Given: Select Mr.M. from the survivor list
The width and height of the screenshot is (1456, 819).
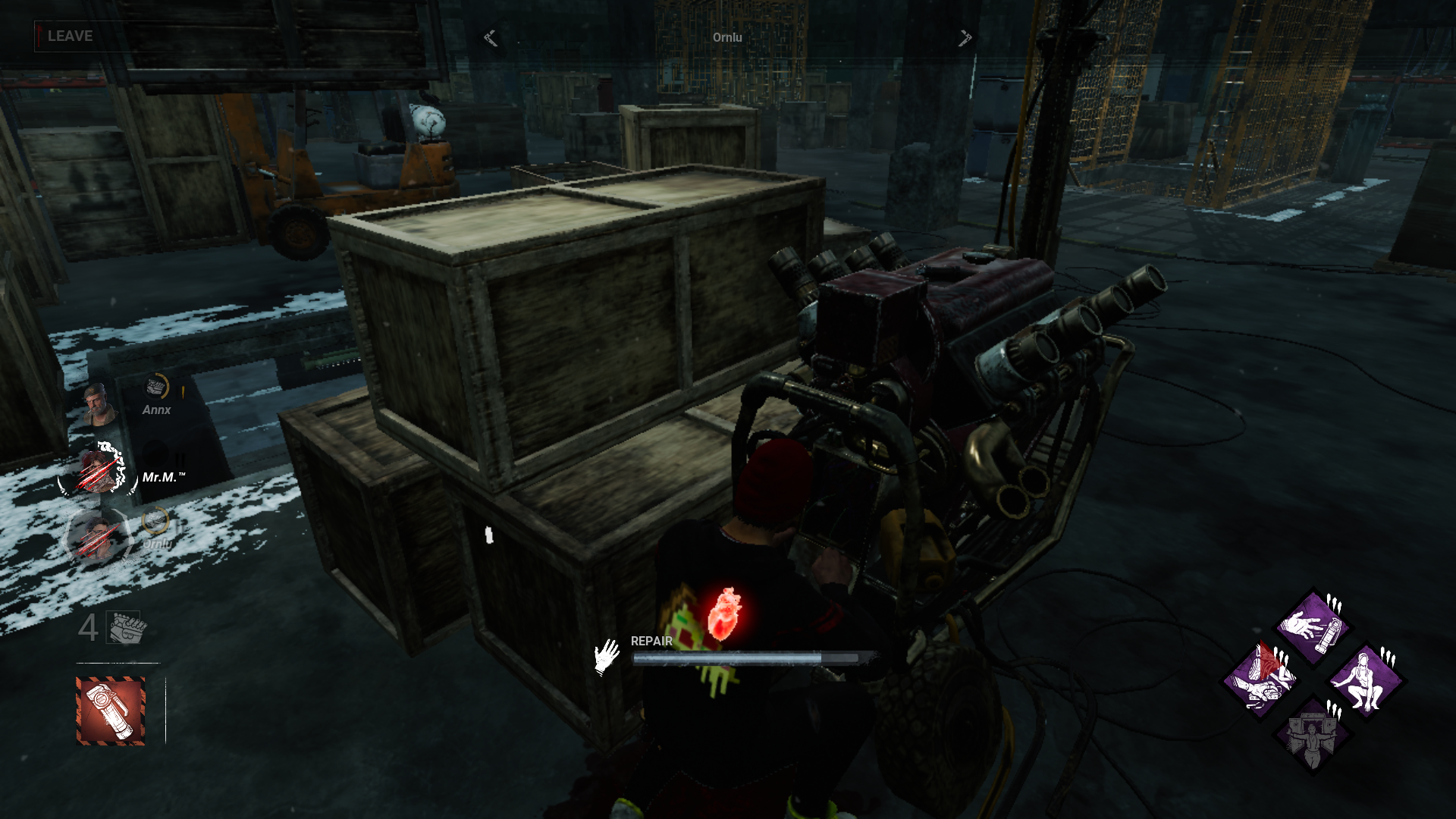Looking at the screenshot, I should coord(161,475).
